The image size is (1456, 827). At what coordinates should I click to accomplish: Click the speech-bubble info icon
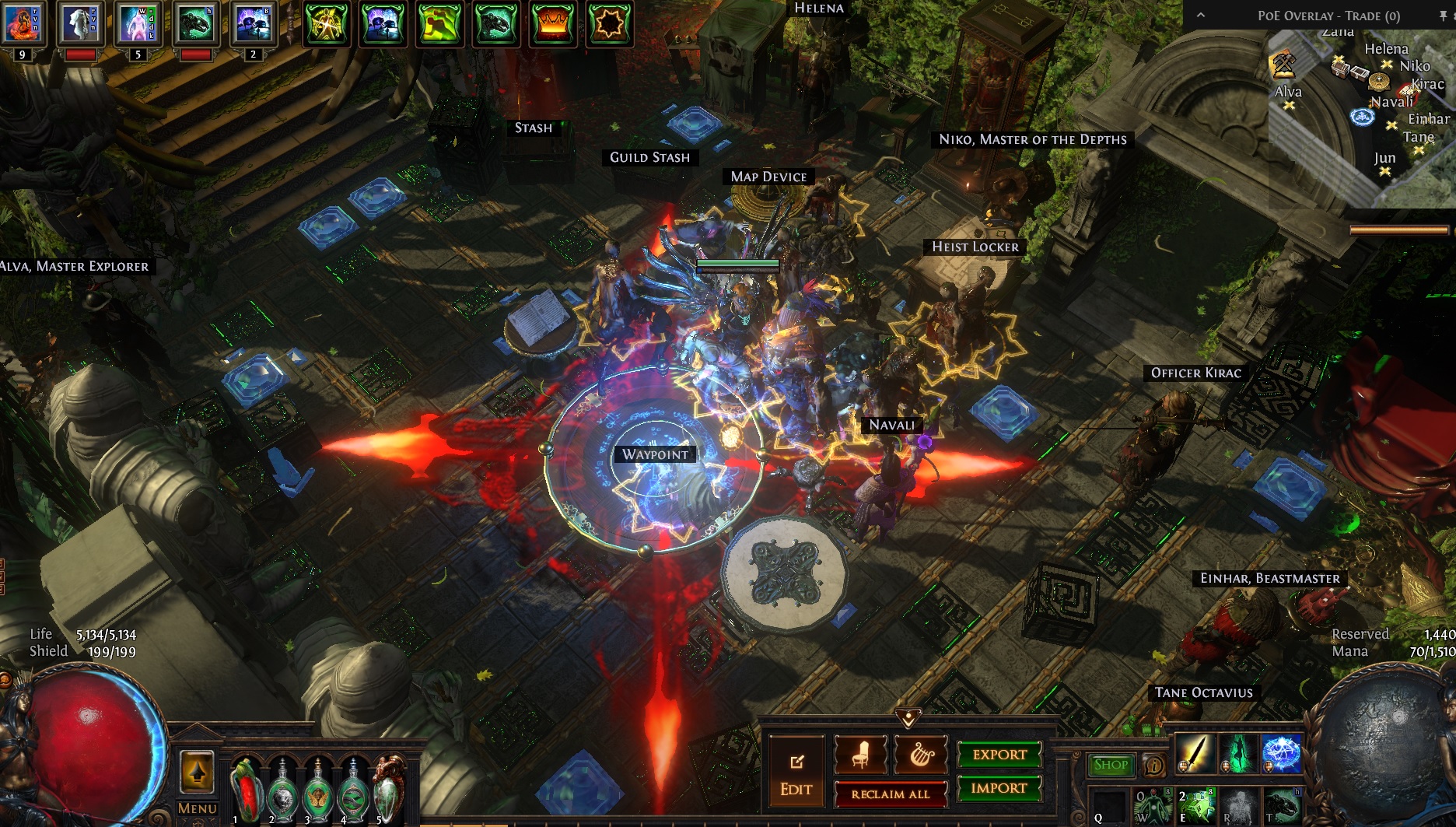pyautogui.click(x=1154, y=766)
